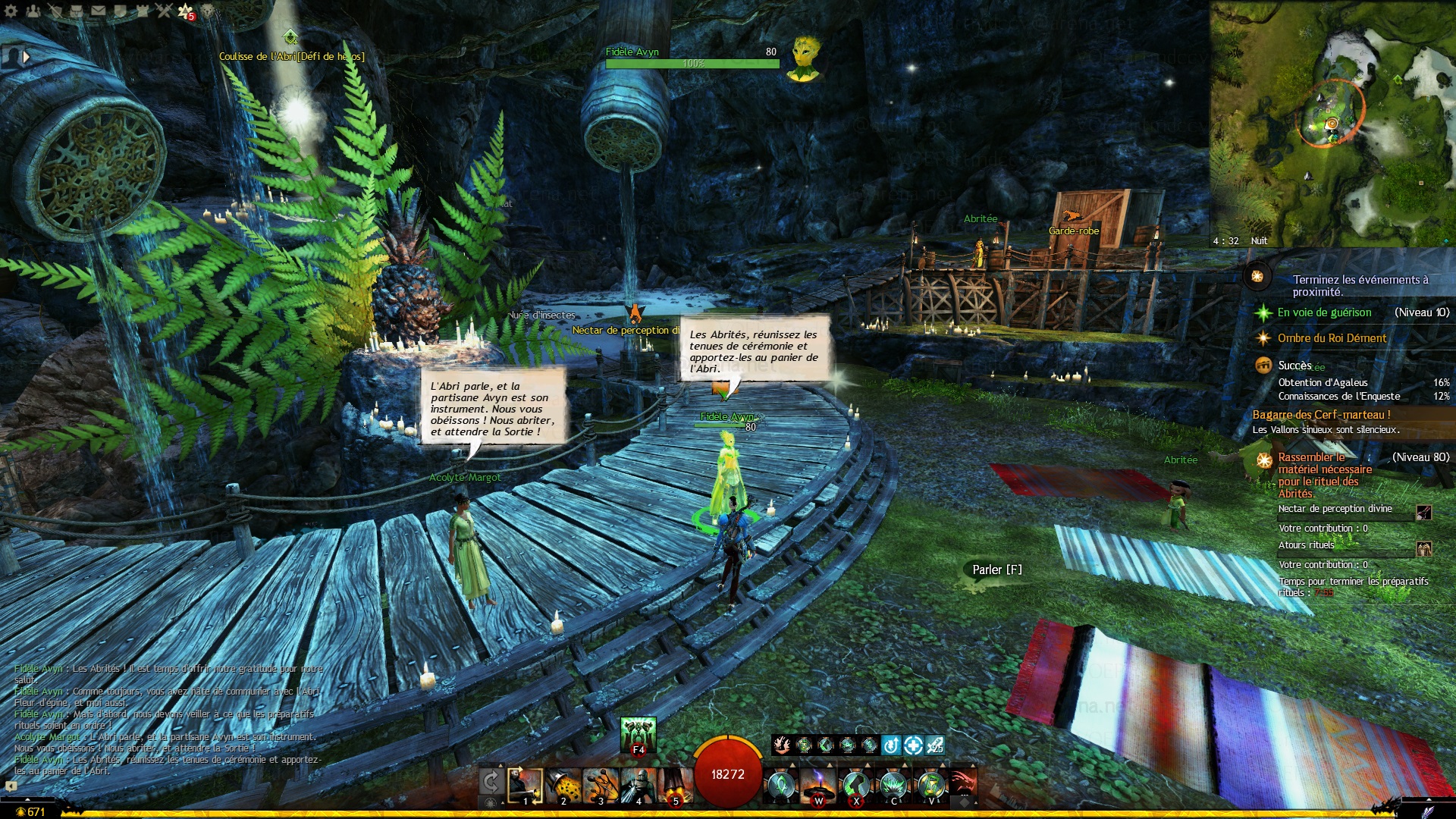Open the inventory bag icon

click(77, 11)
